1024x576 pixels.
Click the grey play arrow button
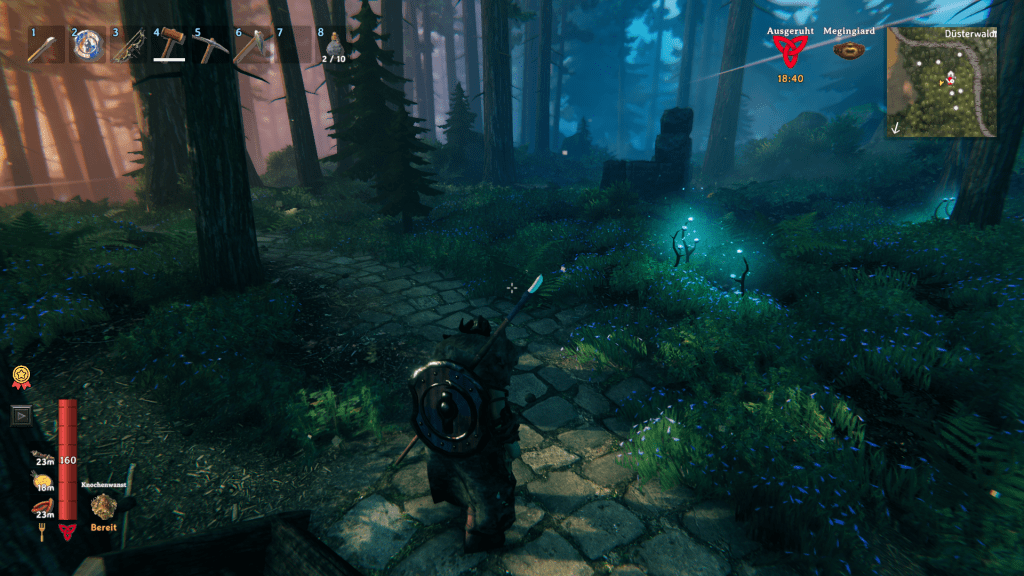point(21,415)
